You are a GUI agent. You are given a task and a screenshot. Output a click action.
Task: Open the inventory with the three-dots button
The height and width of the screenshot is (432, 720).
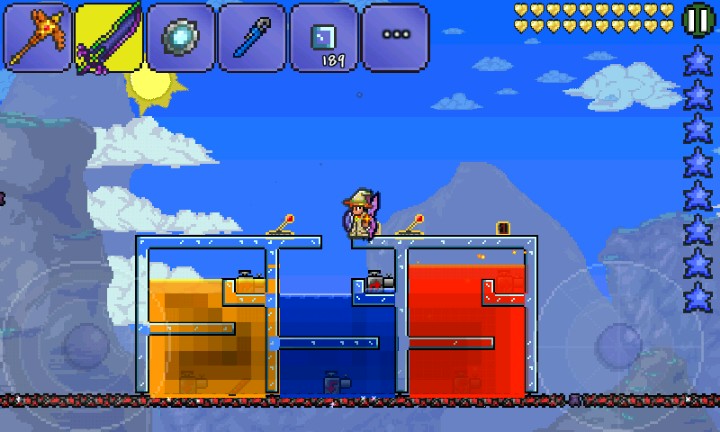396,37
